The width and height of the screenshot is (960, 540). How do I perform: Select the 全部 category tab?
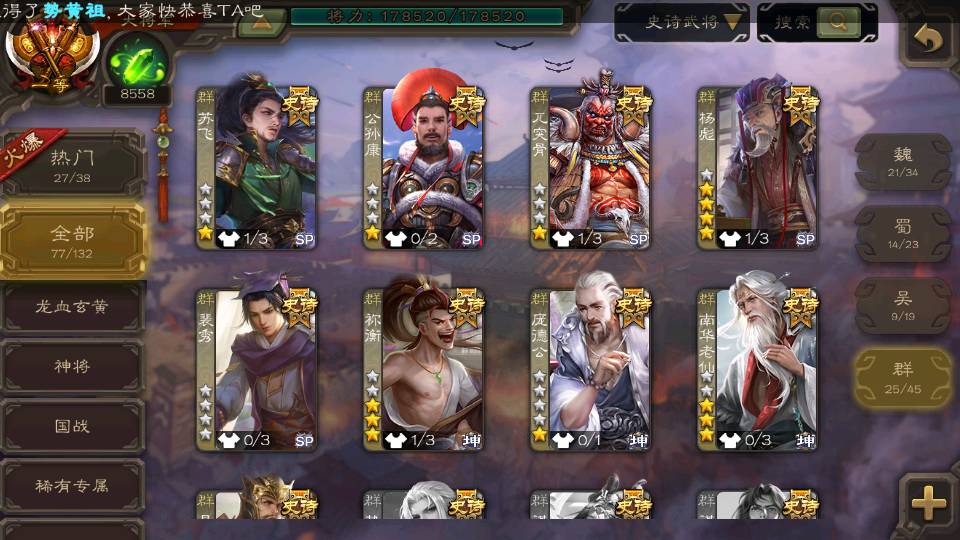click(x=72, y=240)
